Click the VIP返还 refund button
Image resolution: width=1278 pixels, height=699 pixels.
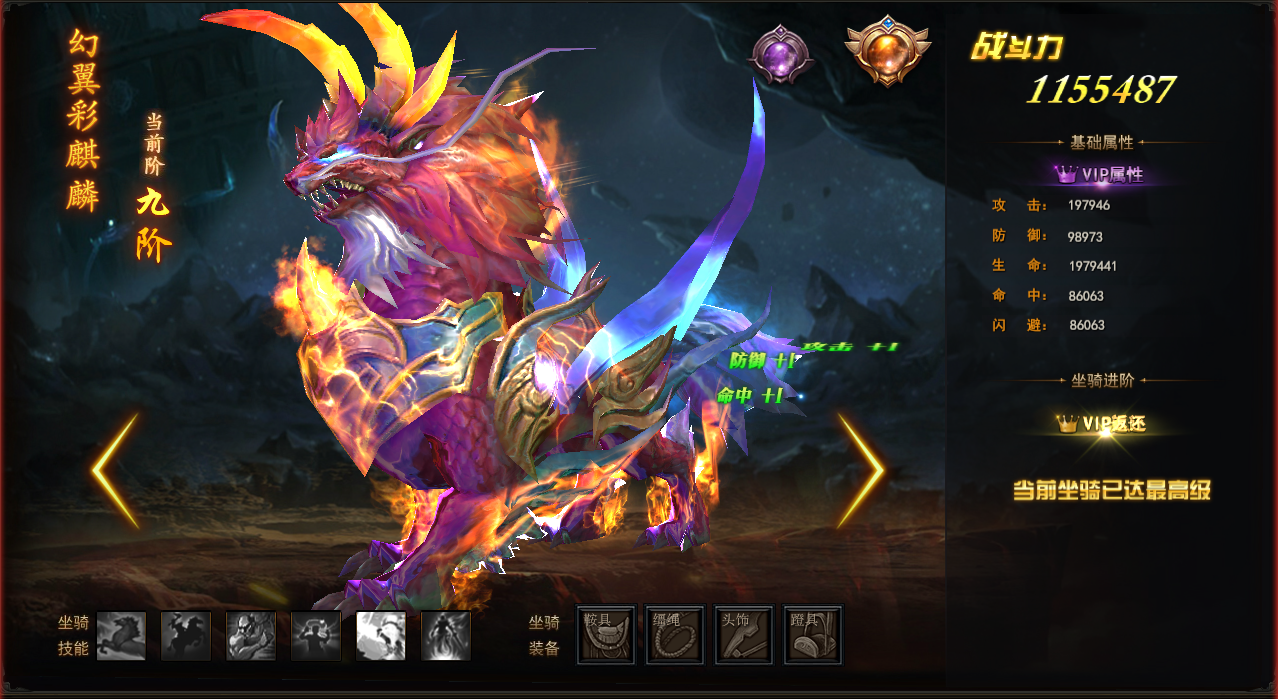(1100, 424)
